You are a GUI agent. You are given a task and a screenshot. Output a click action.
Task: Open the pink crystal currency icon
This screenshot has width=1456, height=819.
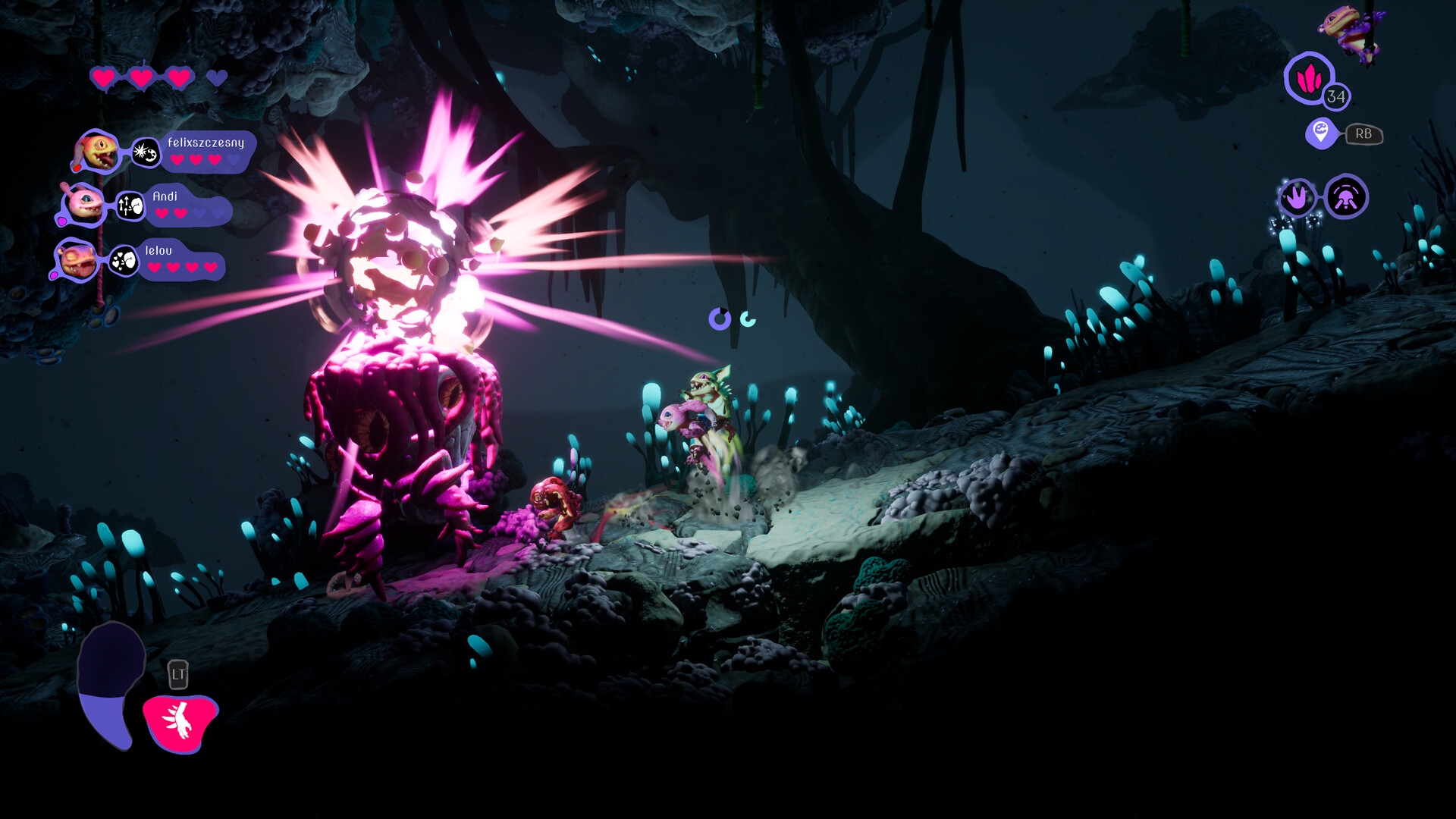coord(1309,78)
